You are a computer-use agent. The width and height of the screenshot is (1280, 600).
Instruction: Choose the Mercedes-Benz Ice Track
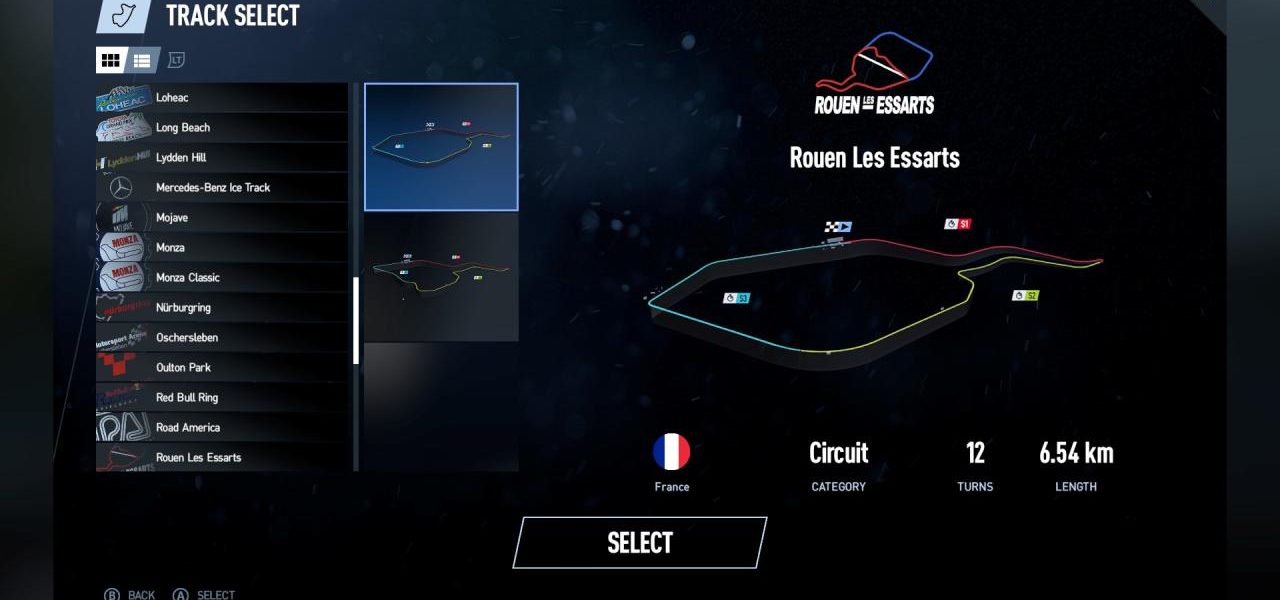(x=222, y=188)
